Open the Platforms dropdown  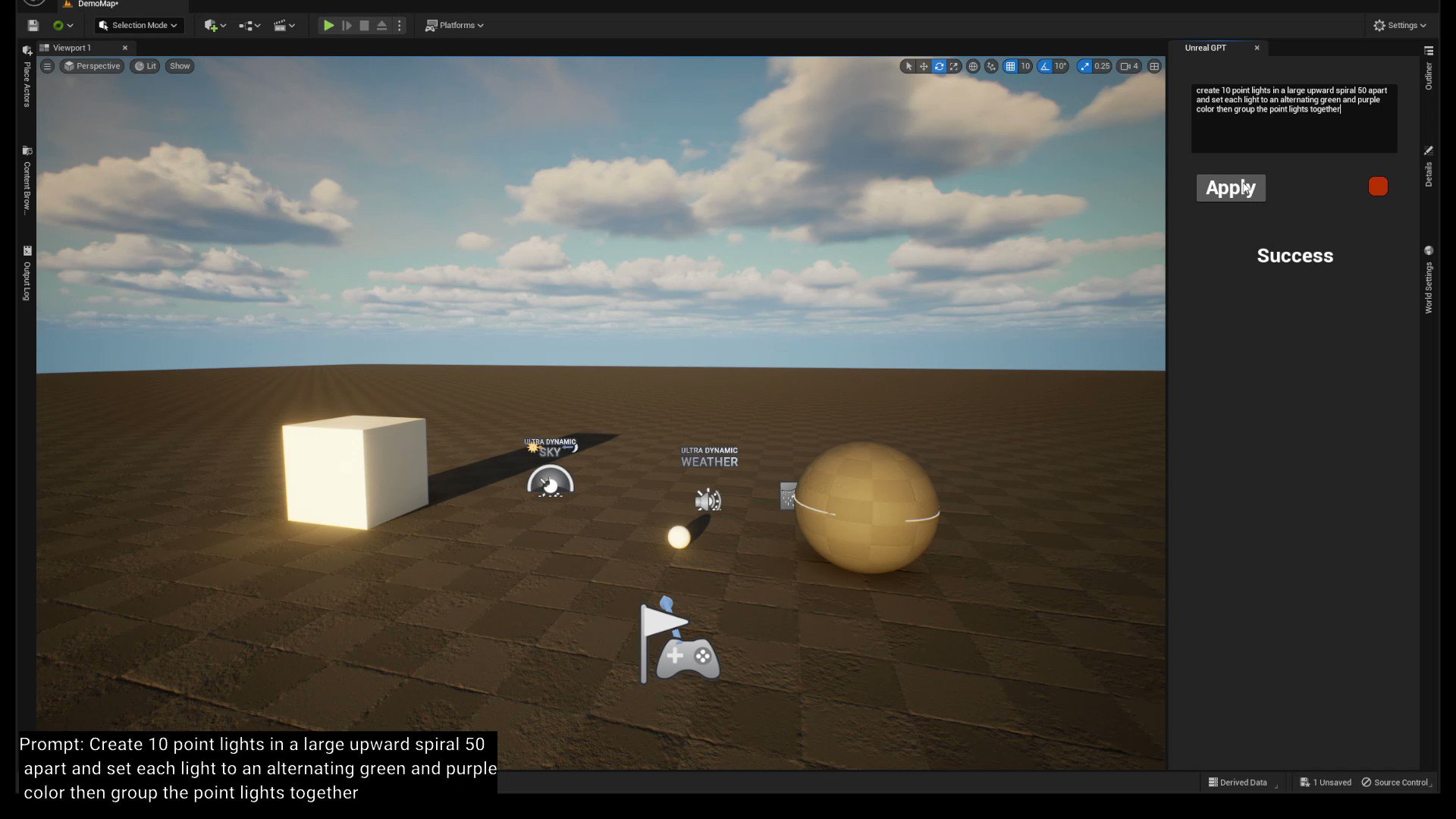(454, 25)
